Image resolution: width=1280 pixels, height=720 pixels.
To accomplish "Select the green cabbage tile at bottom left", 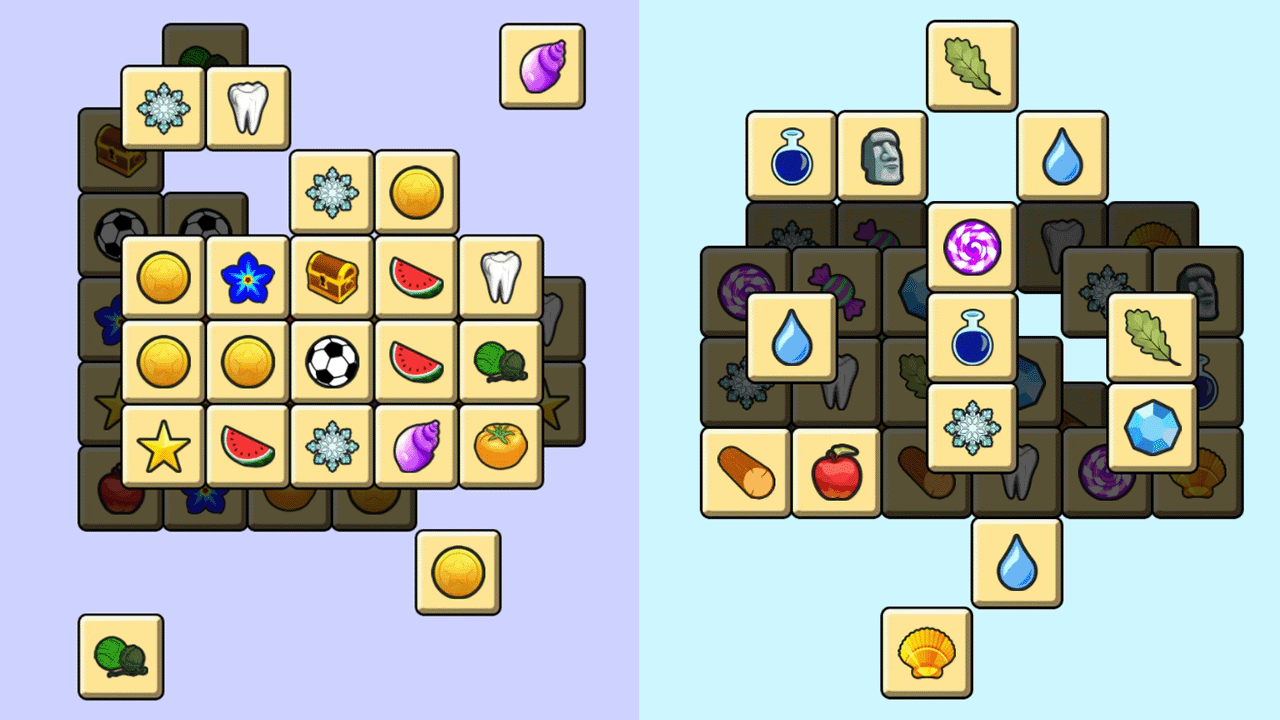I will tap(120, 659).
